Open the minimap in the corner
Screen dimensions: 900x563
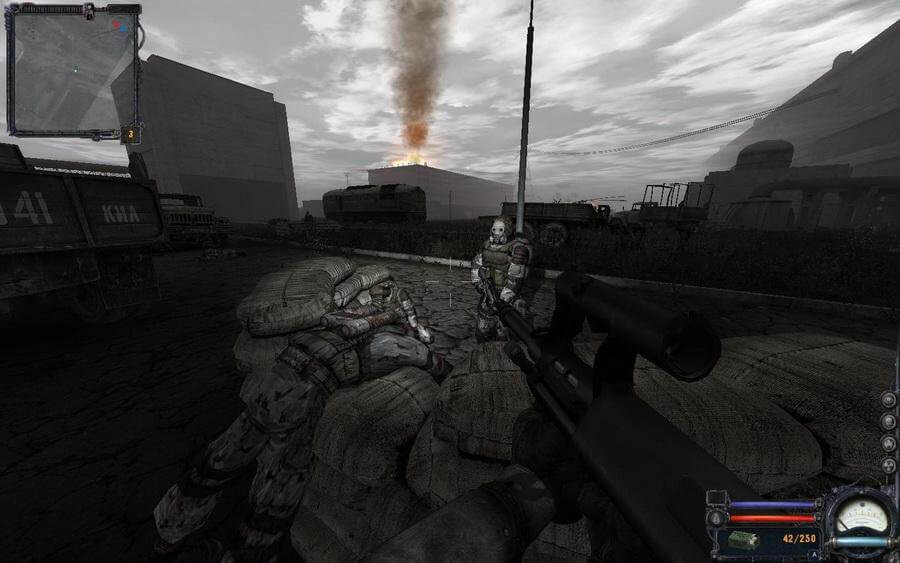(x=73, y=70)
